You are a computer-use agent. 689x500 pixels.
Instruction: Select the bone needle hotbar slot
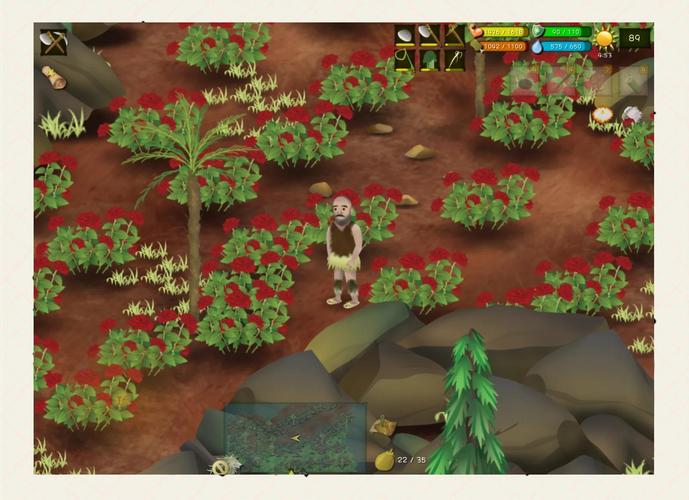point(453,60)
